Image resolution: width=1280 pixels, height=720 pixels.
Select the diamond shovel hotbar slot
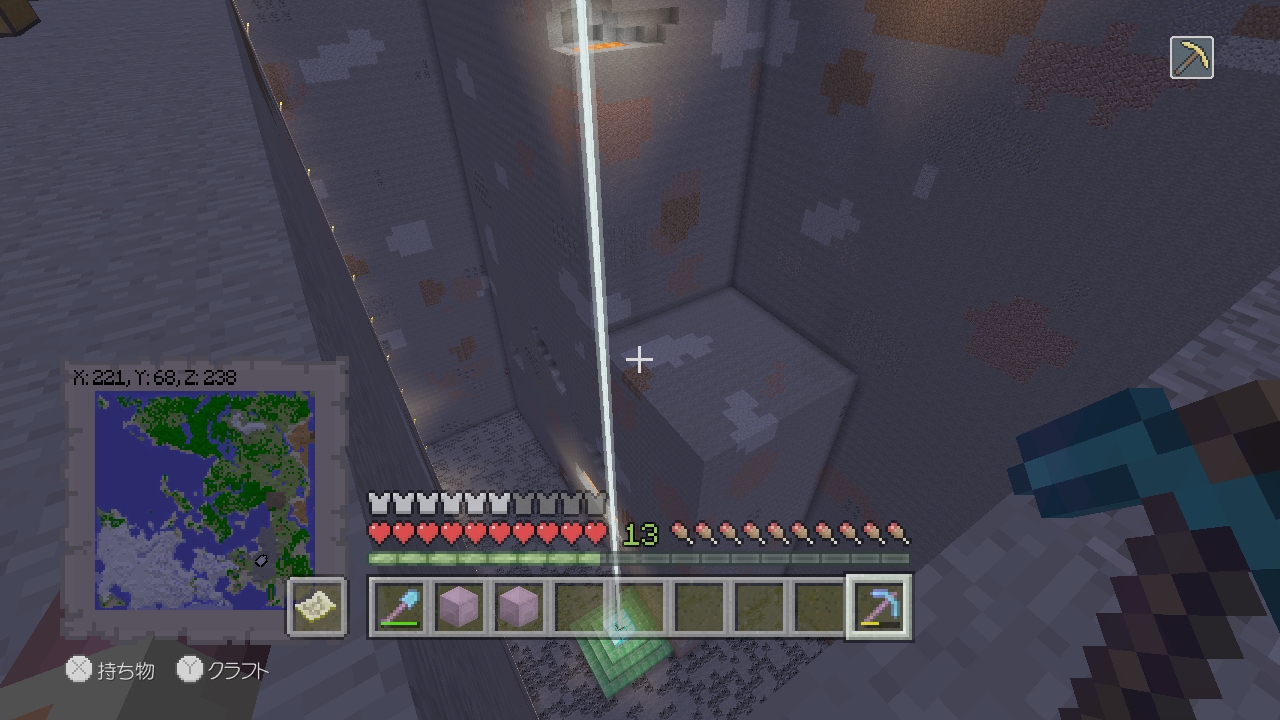point(399,607)
